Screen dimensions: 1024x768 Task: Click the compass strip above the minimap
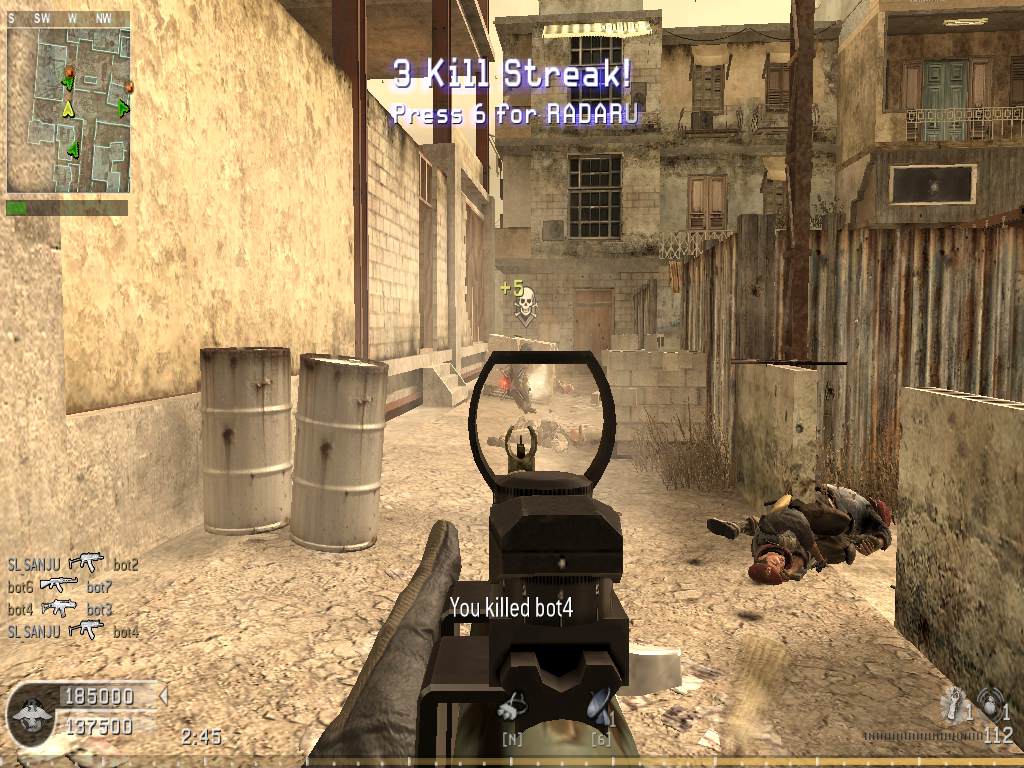click(x=68, y=18)
